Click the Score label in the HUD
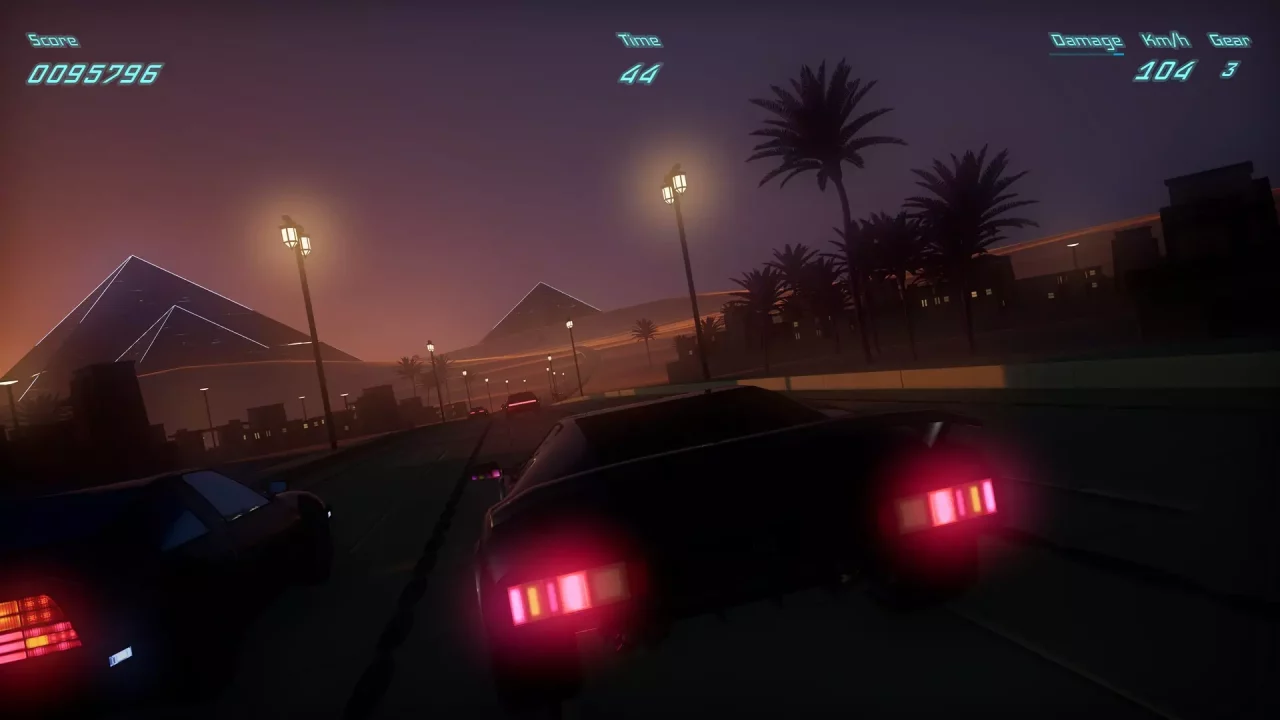1280x720 pixels. click(51, 40)
